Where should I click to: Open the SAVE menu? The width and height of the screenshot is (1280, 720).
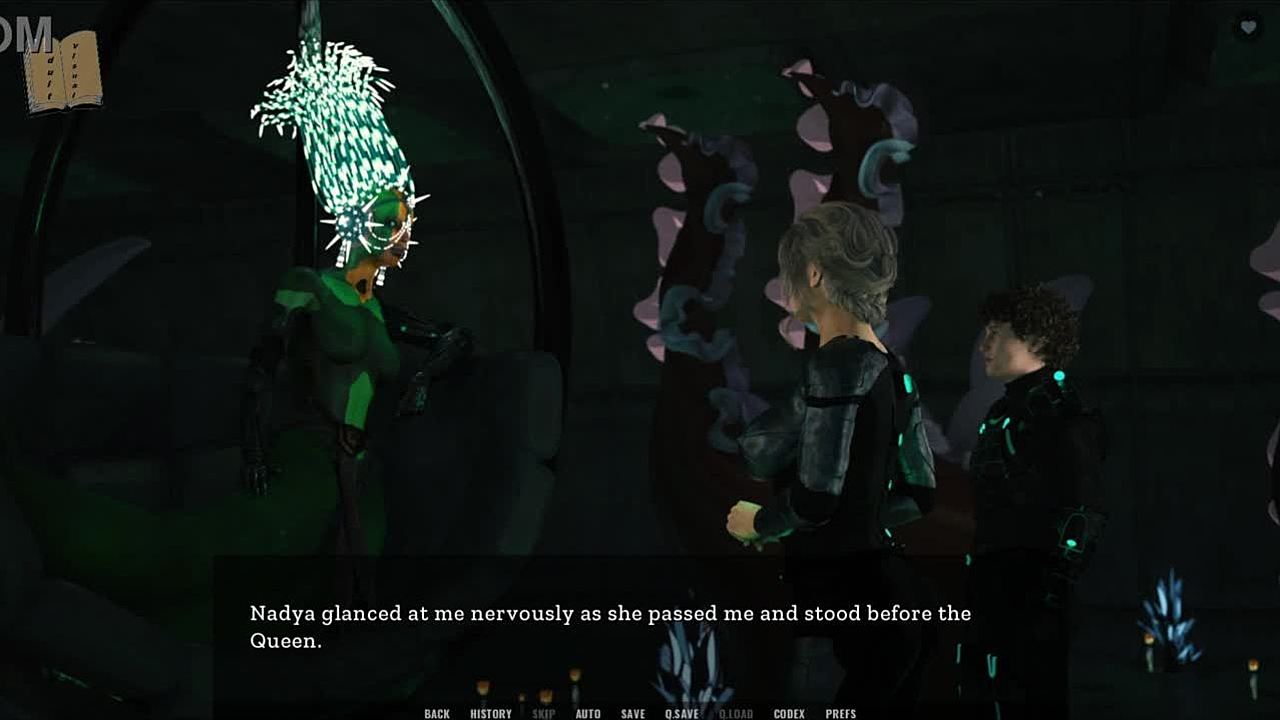pos(633,713)
